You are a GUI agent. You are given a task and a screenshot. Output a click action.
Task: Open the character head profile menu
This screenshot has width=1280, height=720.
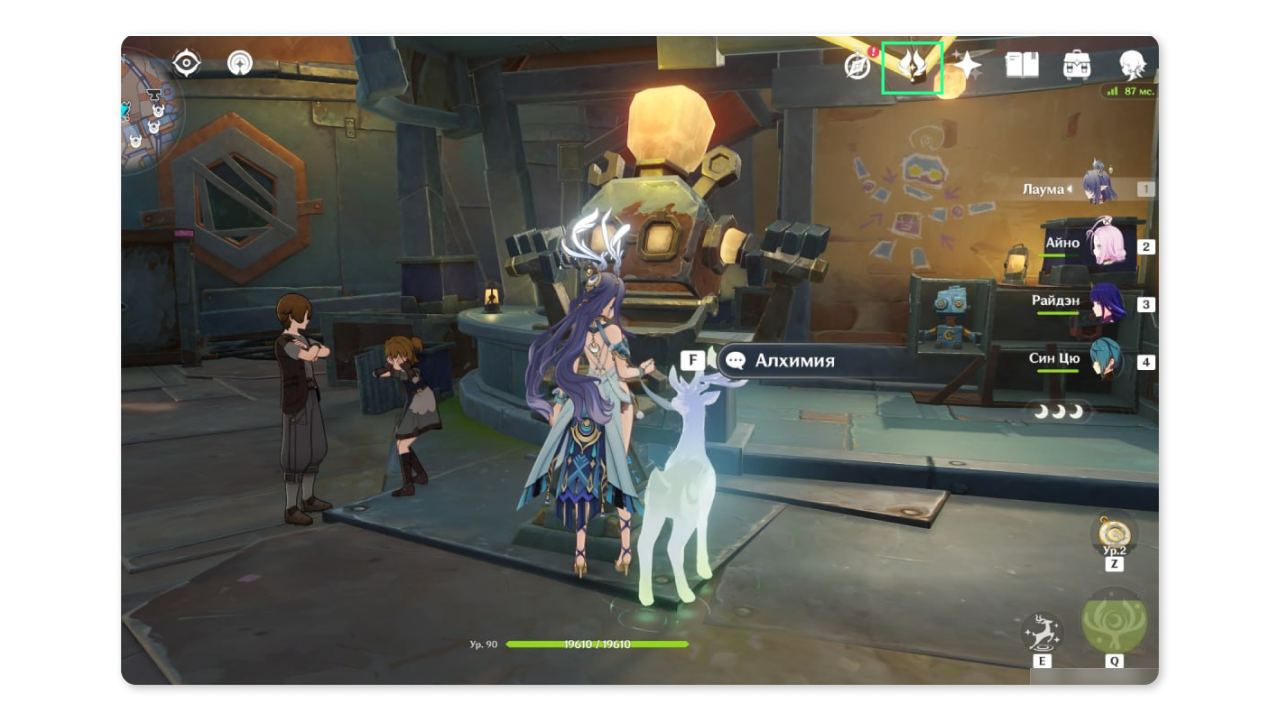[x=1132, y=66]
